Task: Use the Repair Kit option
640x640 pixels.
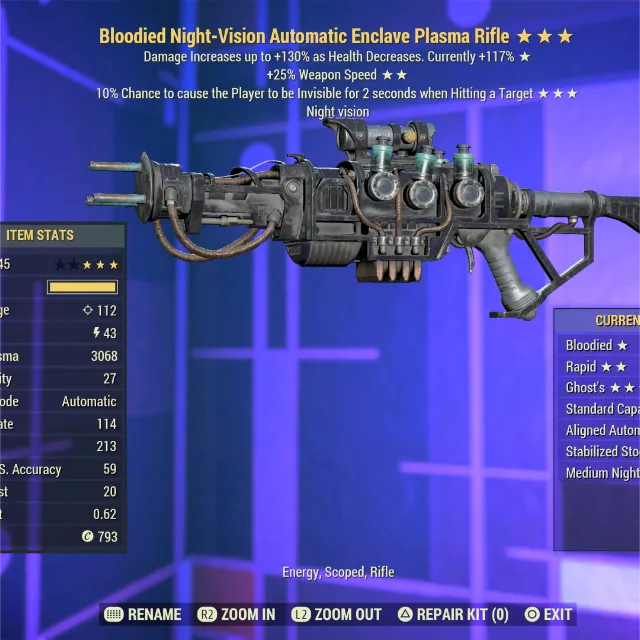Action: 453,614
